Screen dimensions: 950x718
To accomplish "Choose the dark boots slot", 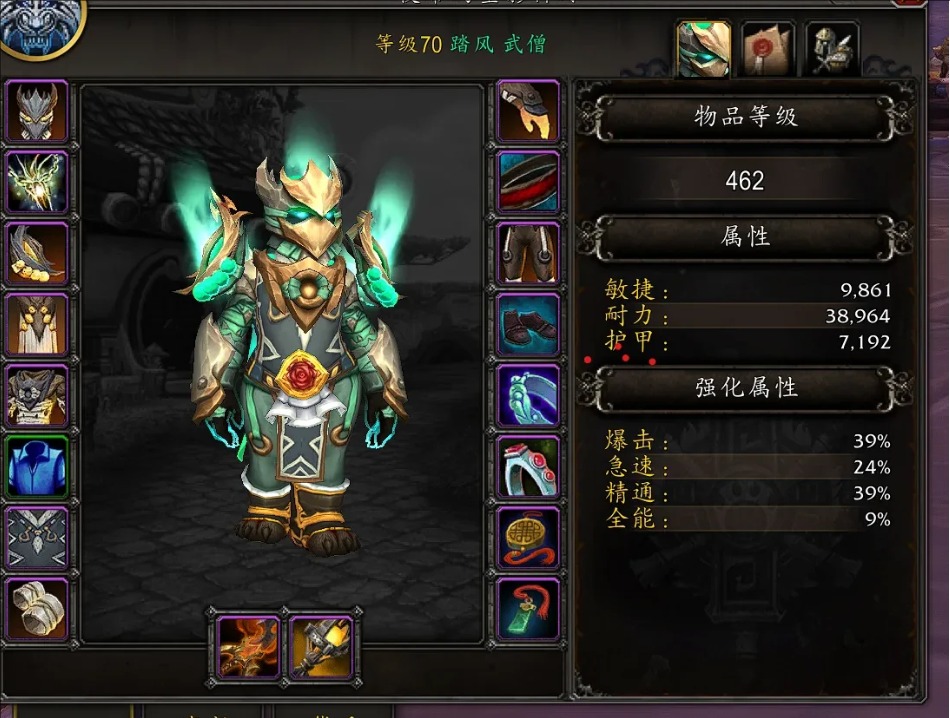I will tap(528, 324).
